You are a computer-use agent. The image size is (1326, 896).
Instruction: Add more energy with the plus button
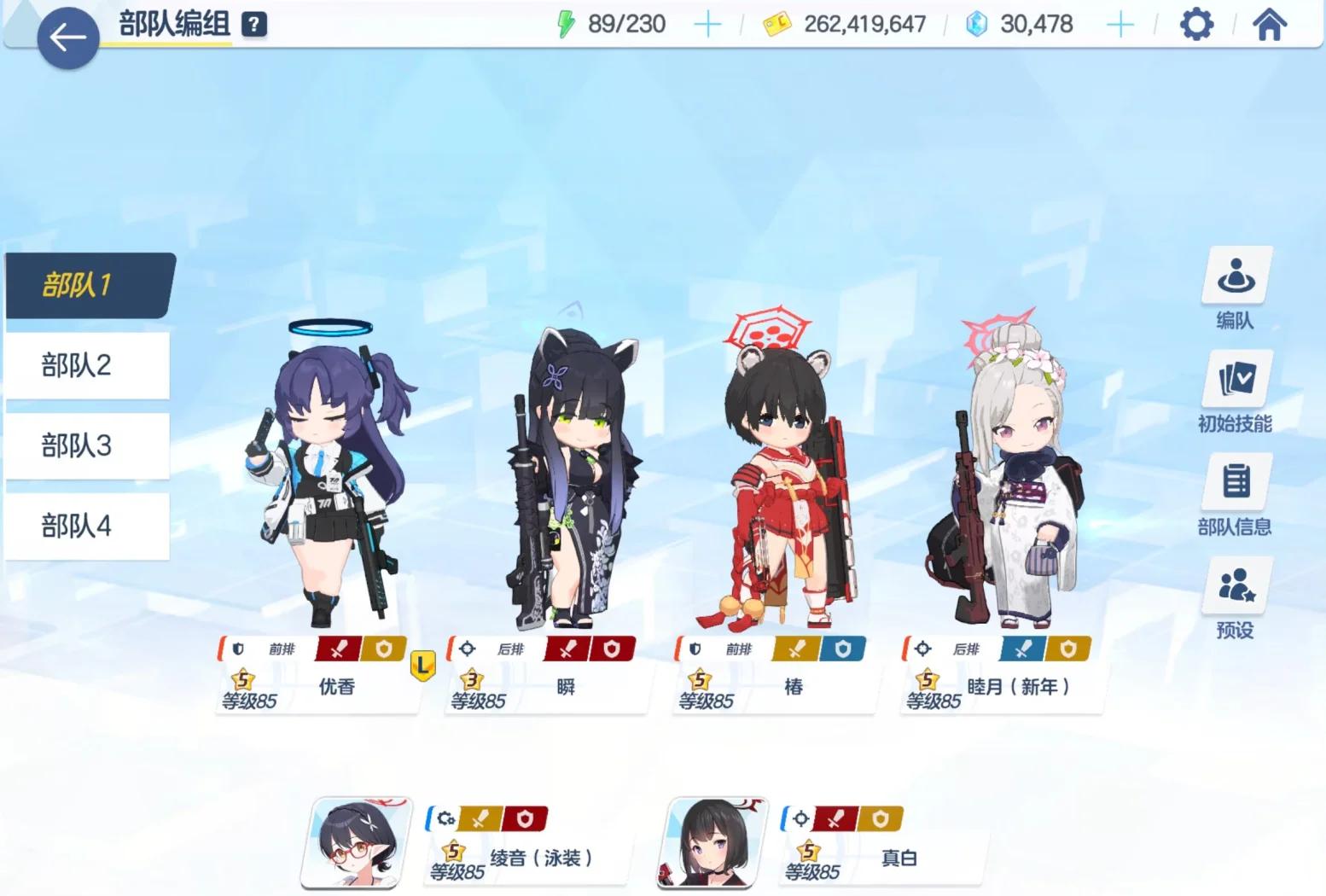[707, 25]
